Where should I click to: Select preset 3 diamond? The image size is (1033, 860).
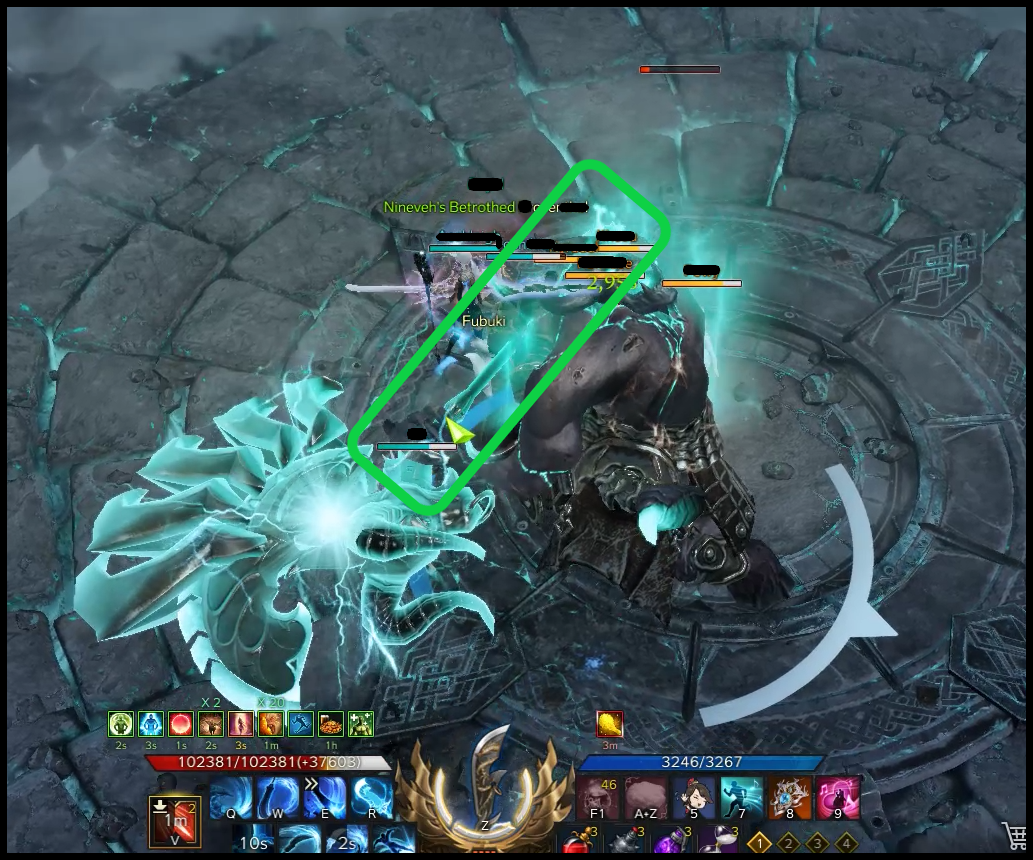coord(818,843)
